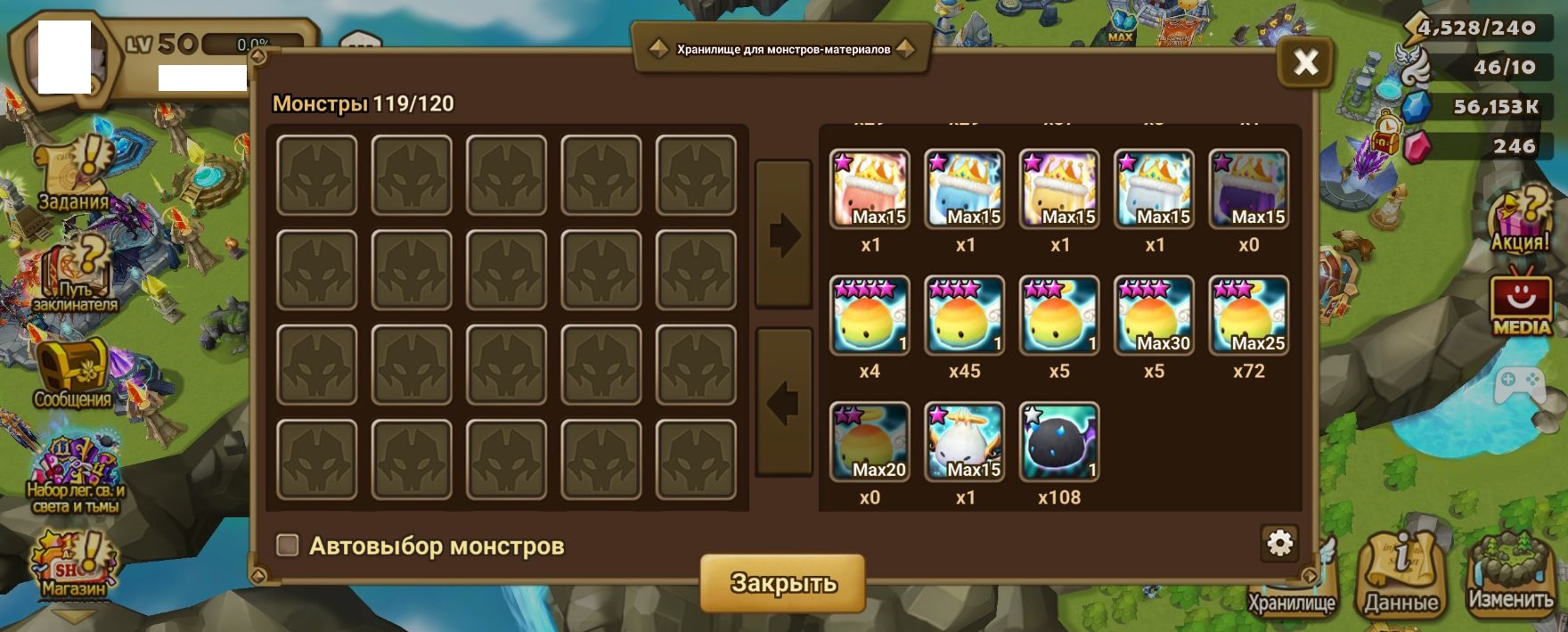
Task: Choose the four-star rainbowmon stack x4
Action: click(x=870, y=316)
